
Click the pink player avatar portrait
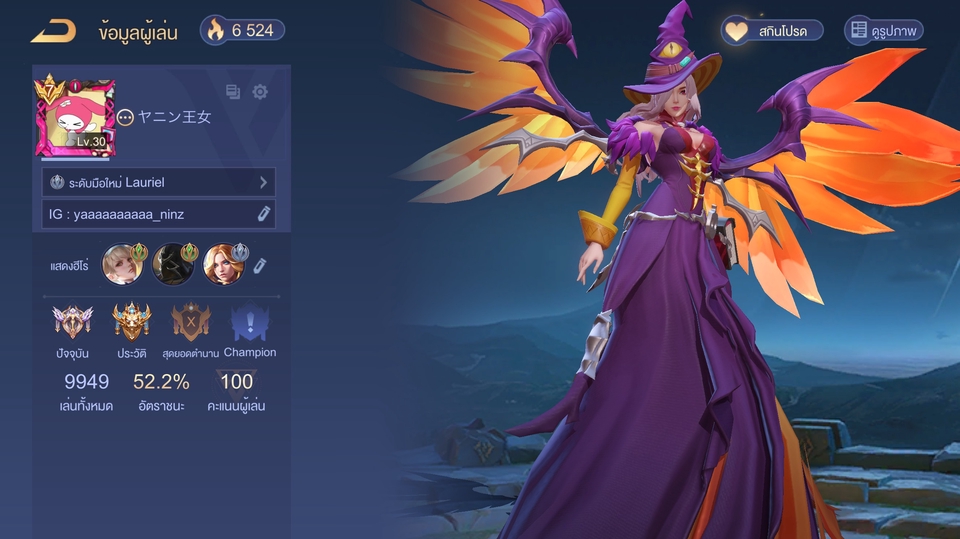pos(76,118)
